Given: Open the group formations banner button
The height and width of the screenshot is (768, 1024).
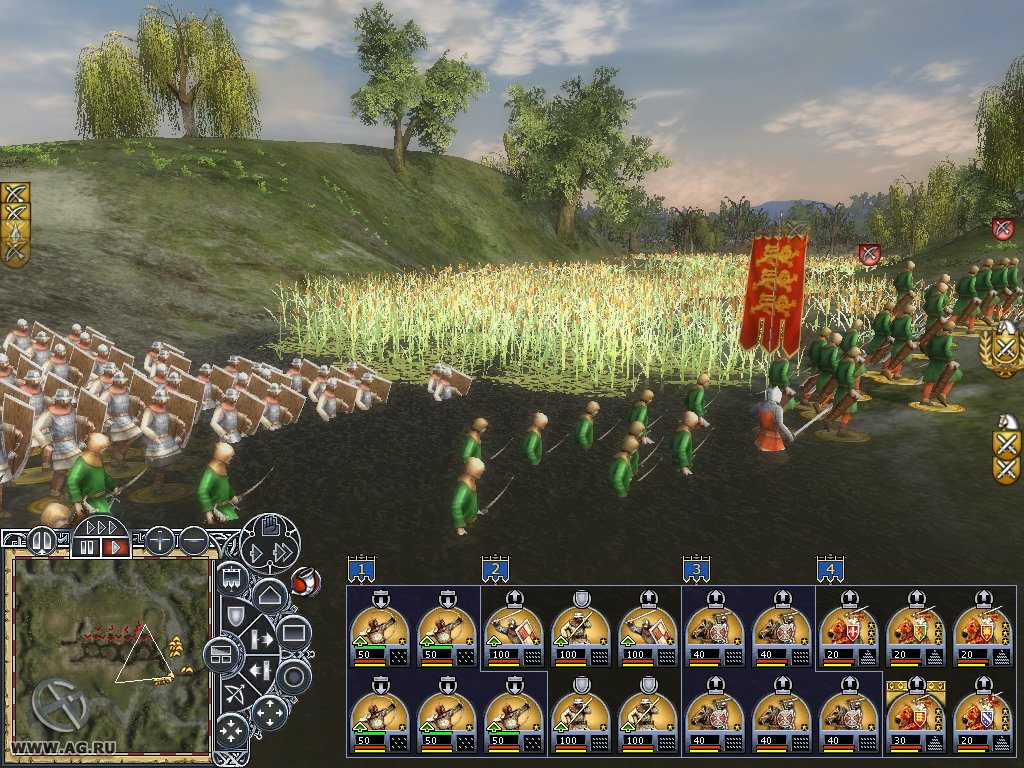Looking at the screenshot, I should point(232,577).
